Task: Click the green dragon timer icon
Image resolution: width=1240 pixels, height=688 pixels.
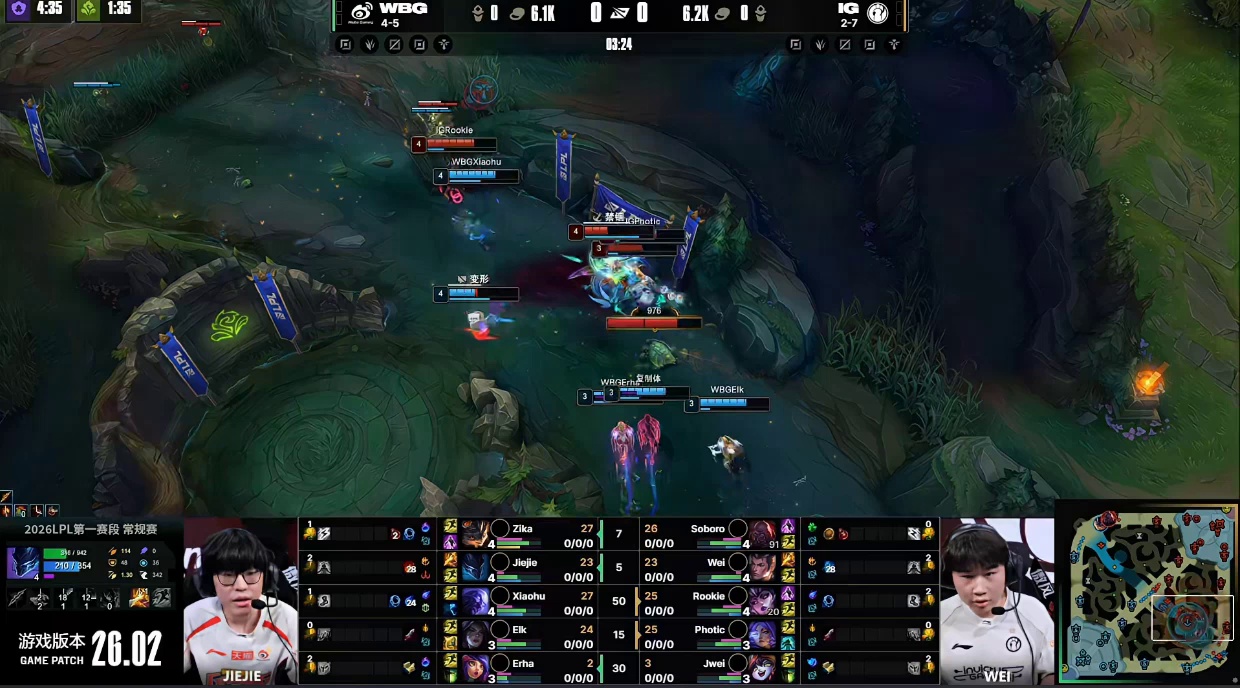Action: (x=89, y=9)
